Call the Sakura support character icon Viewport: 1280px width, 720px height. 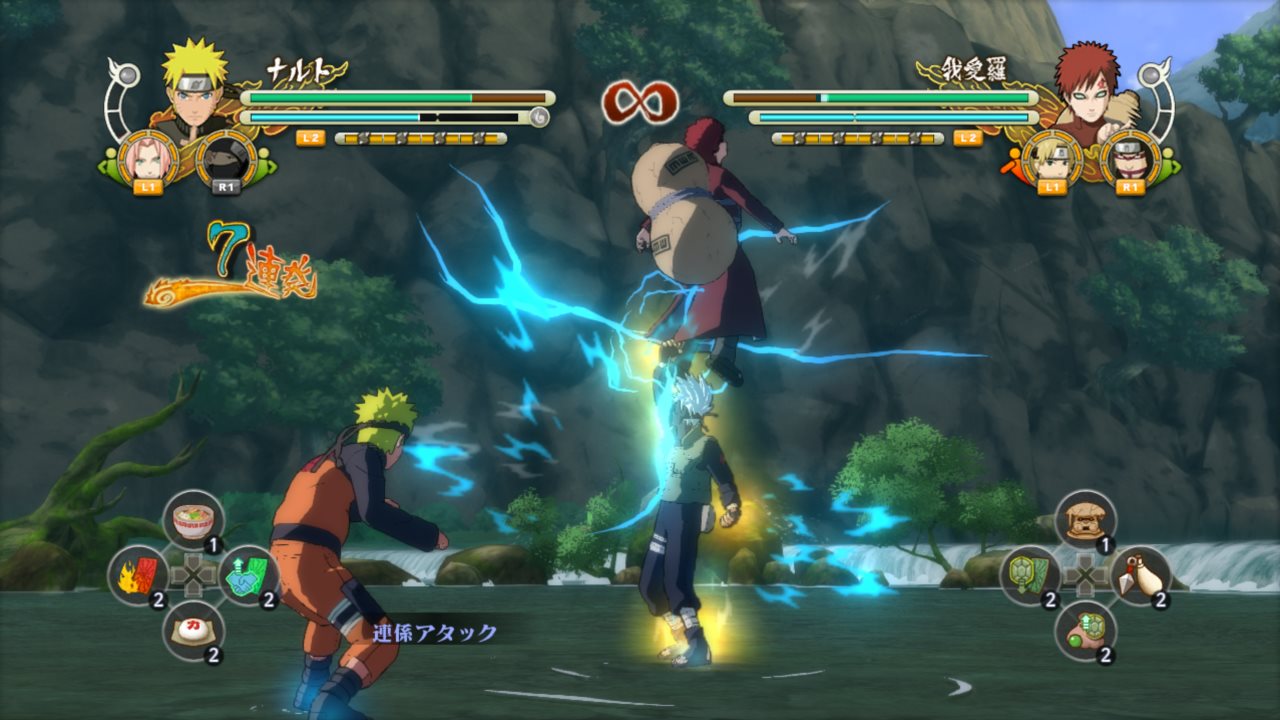(148, 158)
